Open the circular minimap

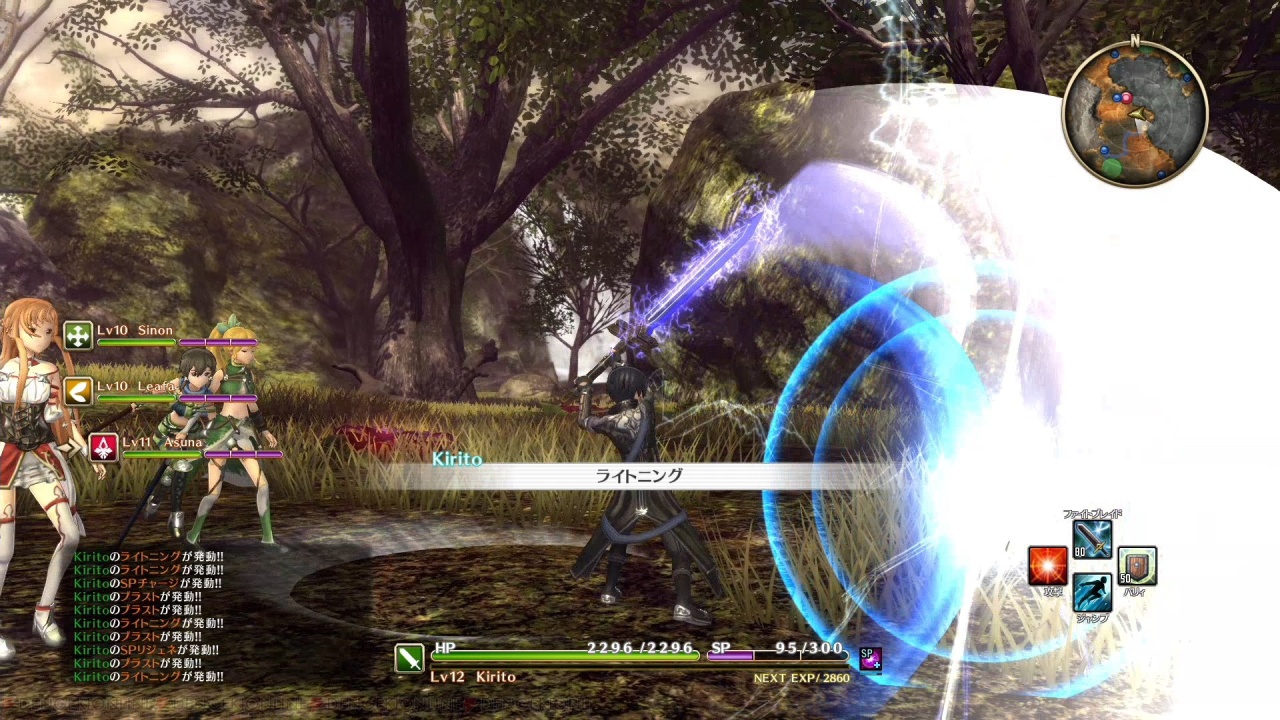(x=1134, y=114)
